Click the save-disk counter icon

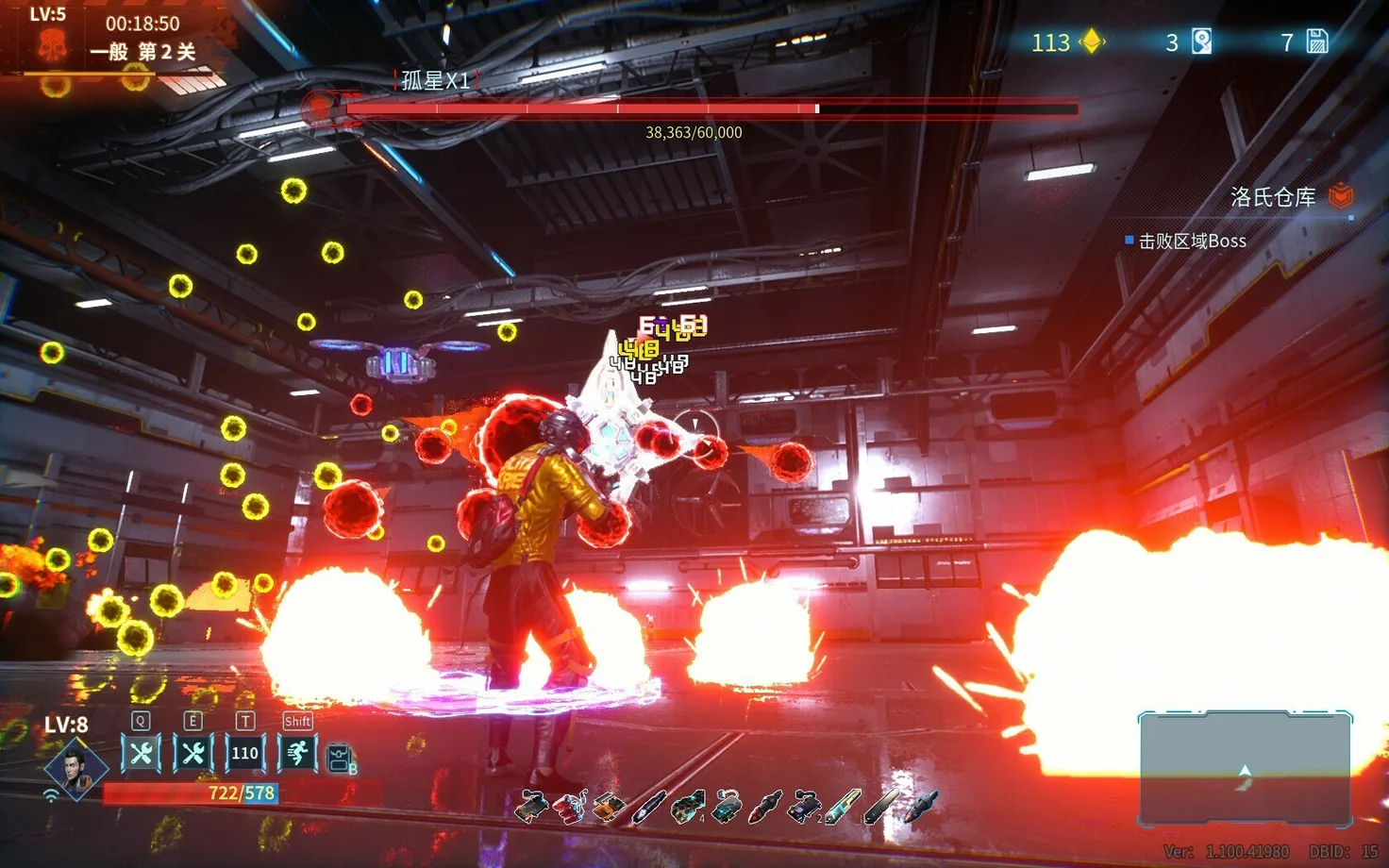point(1317,42)
